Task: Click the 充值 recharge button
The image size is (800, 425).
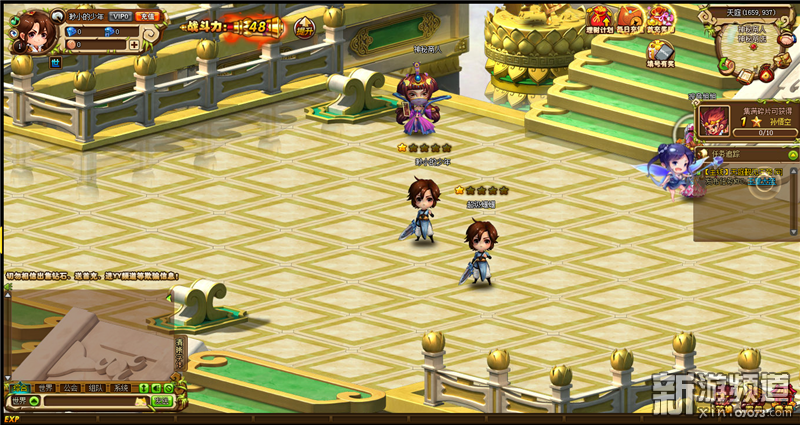Action: 149,16
